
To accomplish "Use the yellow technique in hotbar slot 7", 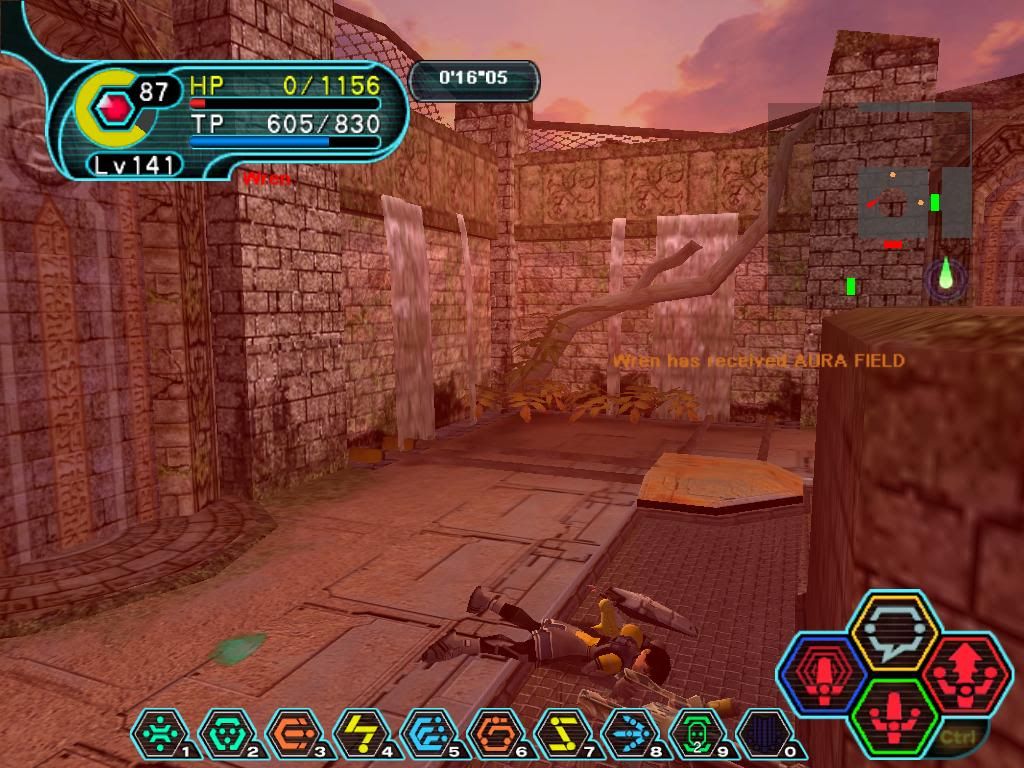I will click(562, 734).
